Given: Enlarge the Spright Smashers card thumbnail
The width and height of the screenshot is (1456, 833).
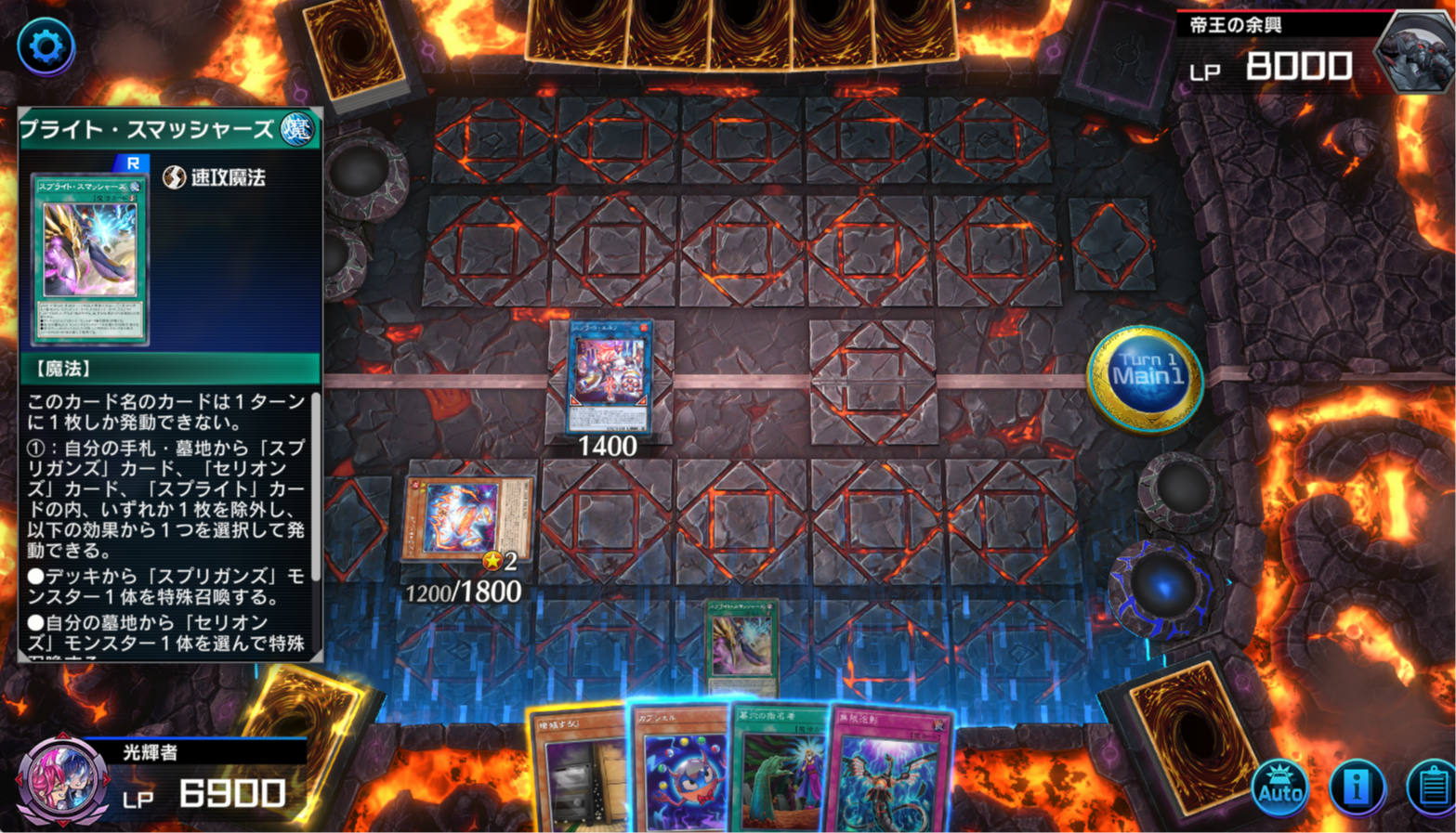Looking at the screenshot, I should [89, 257].
